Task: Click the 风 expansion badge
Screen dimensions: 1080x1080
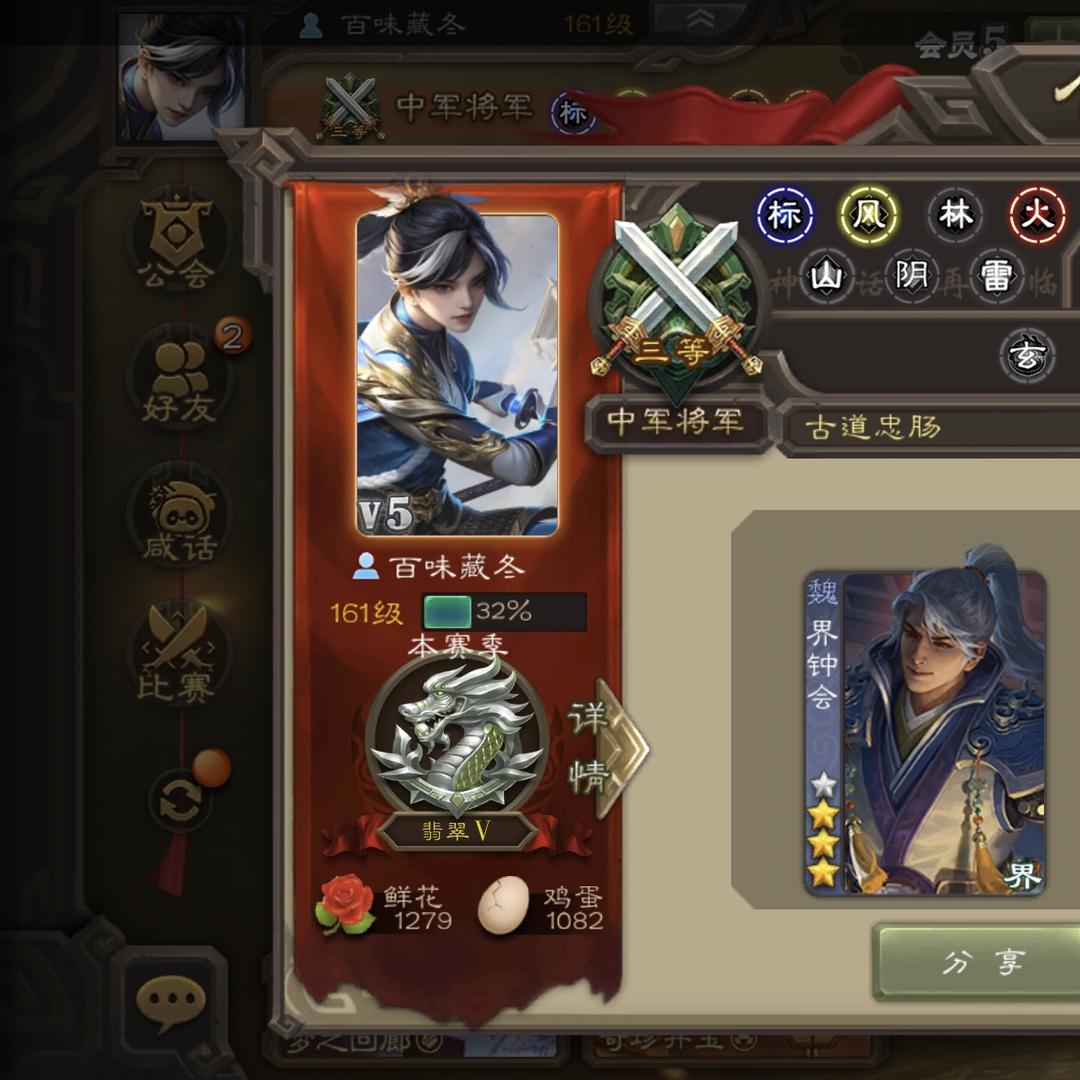Action: click(x=868, y=216)
